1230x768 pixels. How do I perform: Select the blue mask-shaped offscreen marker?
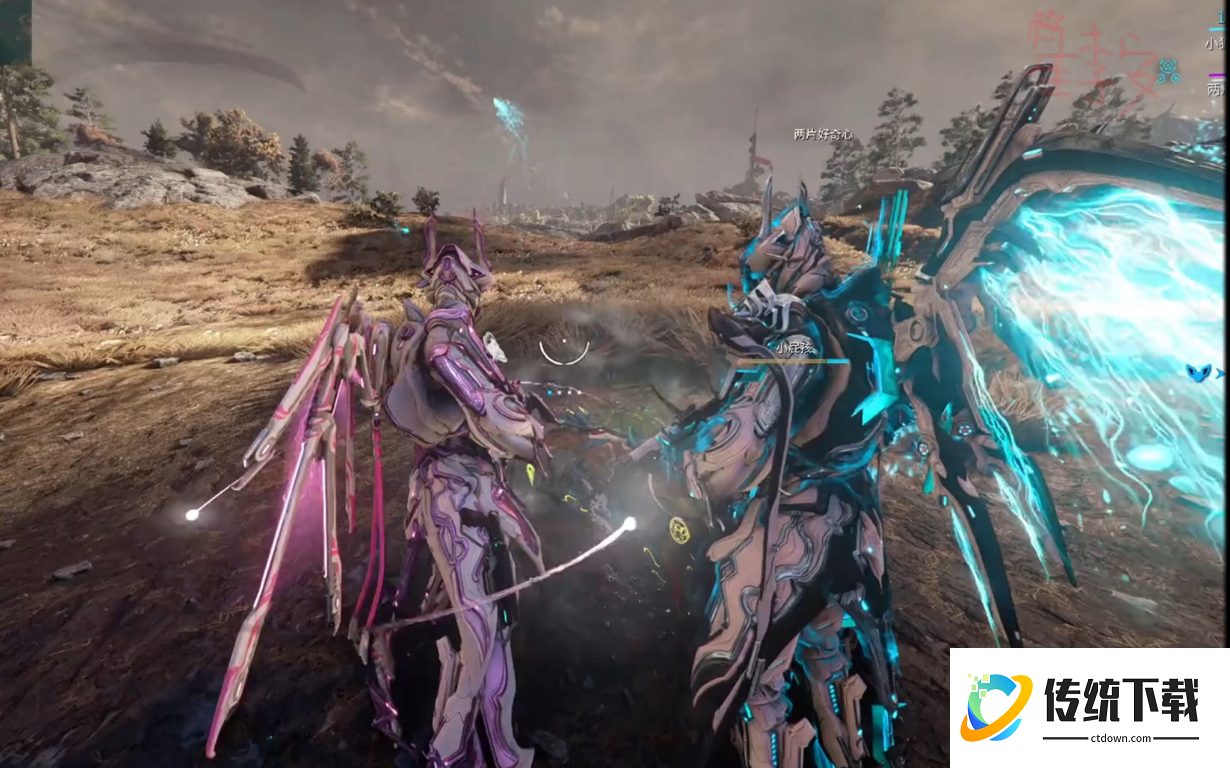[1199, 372]
